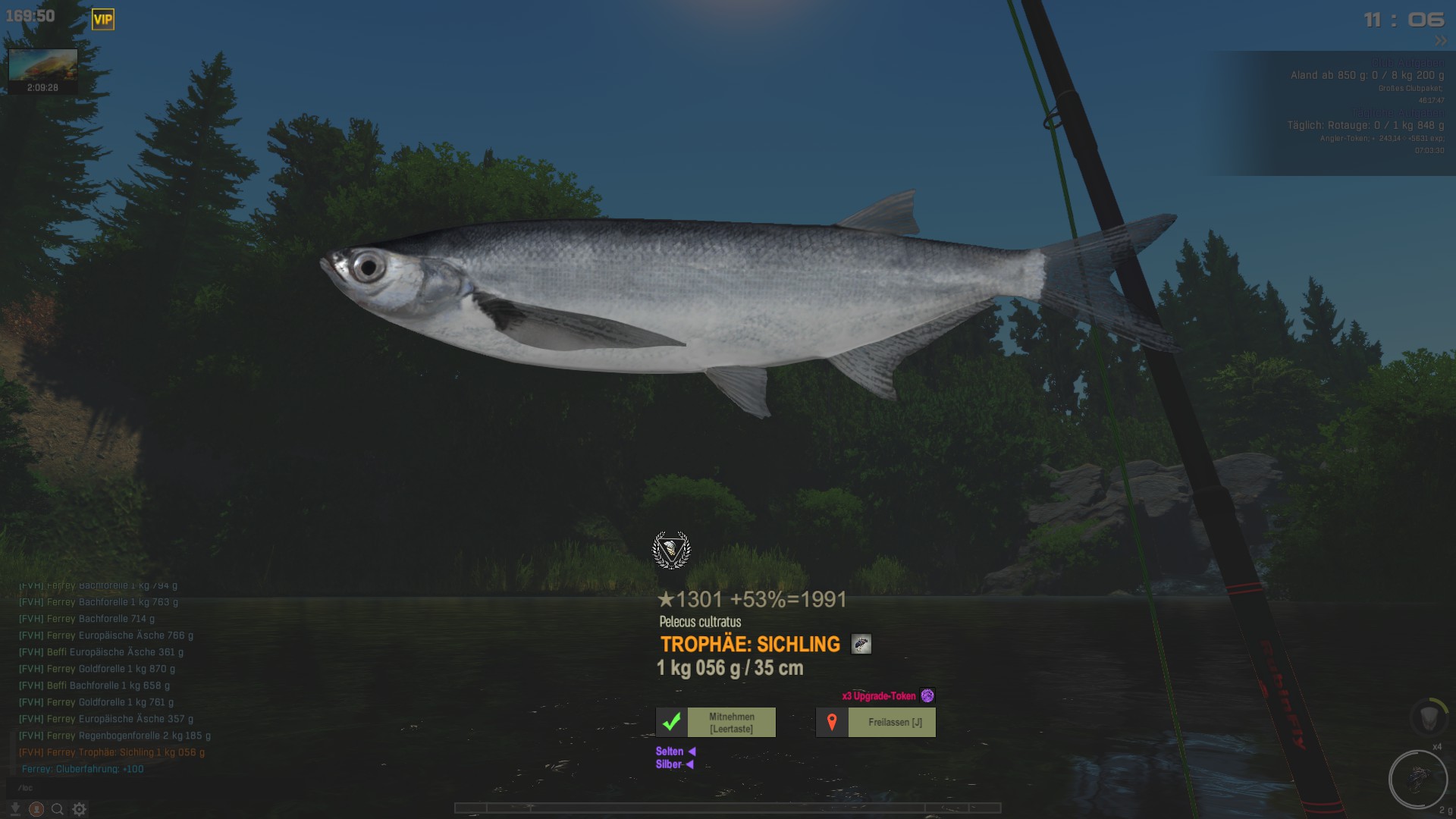Keep the fish with the Mitnehmen button
This screenshot has height=819, width=1456.
tap(715, 723)
